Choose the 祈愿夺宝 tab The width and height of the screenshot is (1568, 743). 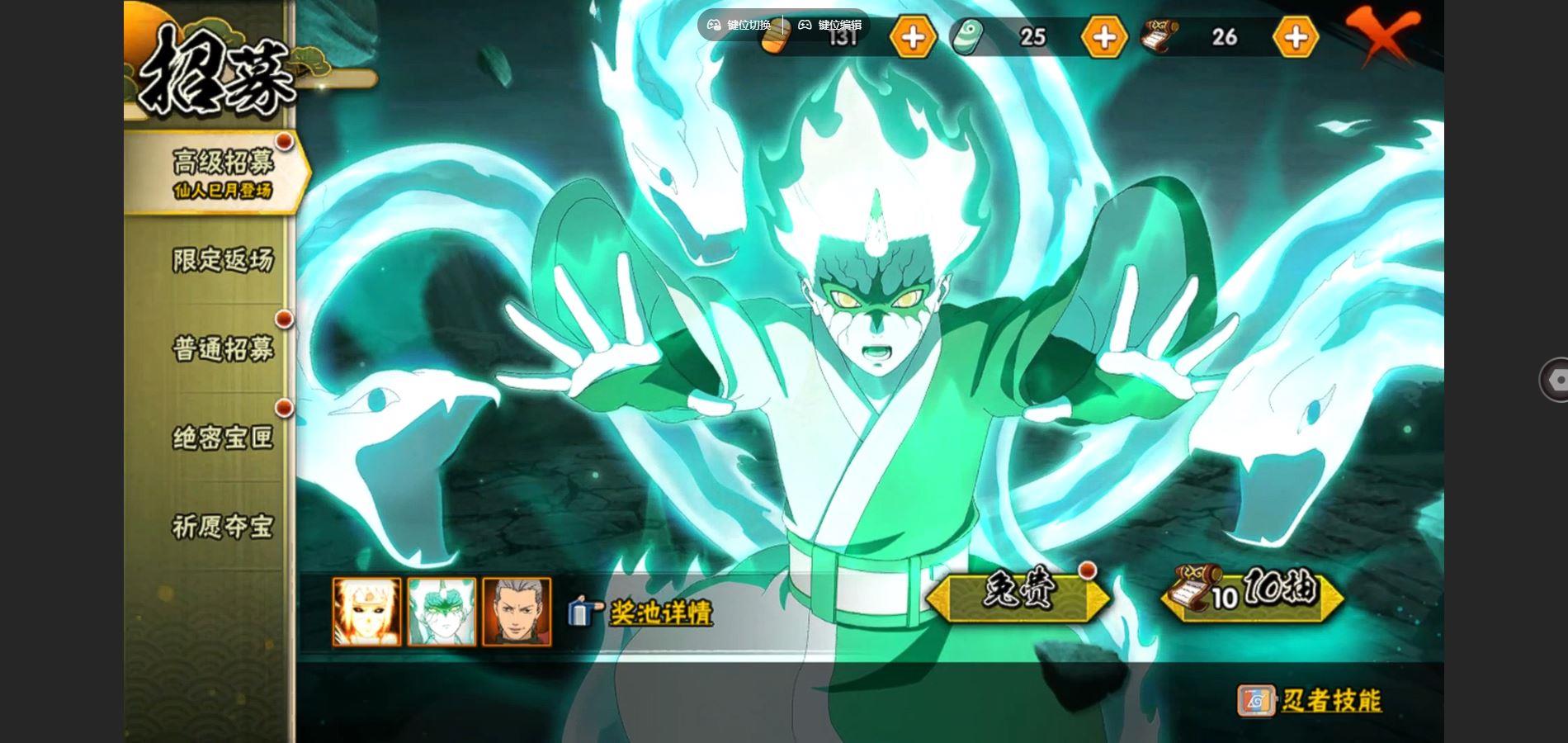(x=222, y=527)
